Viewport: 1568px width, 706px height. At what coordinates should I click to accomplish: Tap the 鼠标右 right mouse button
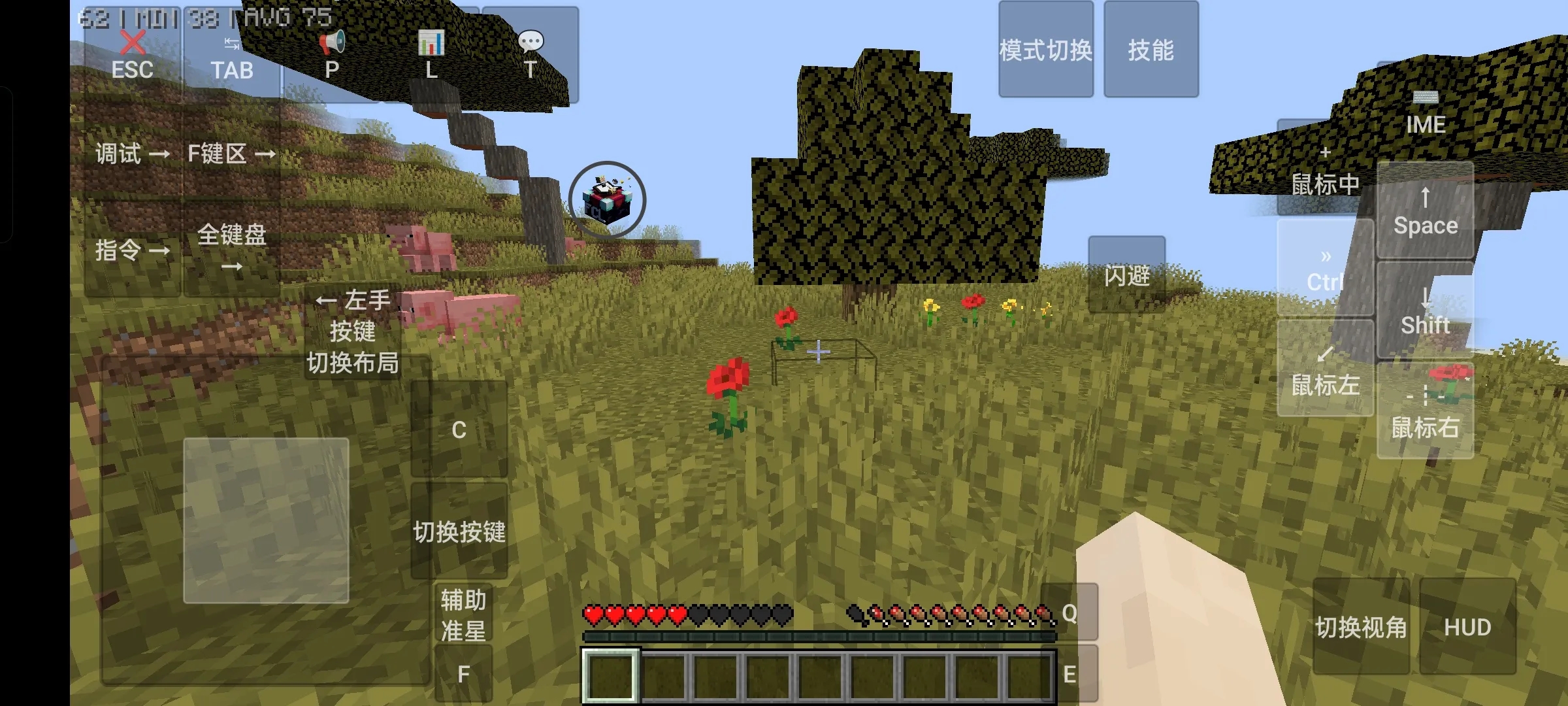pos(1425,412)
